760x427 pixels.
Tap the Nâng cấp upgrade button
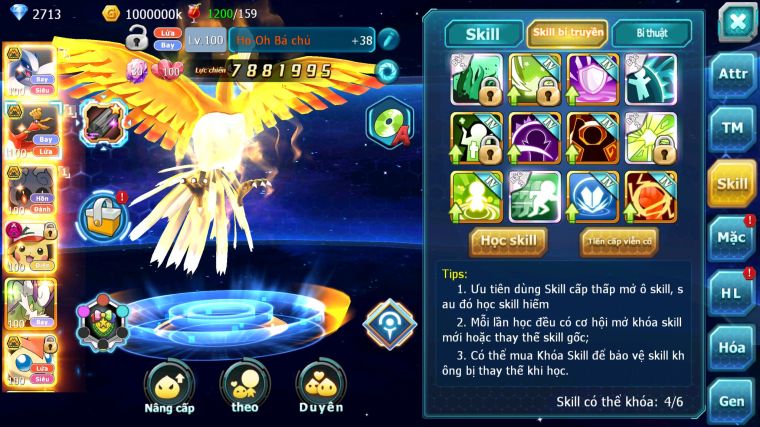pyautogui.click(x=169, y=388)
